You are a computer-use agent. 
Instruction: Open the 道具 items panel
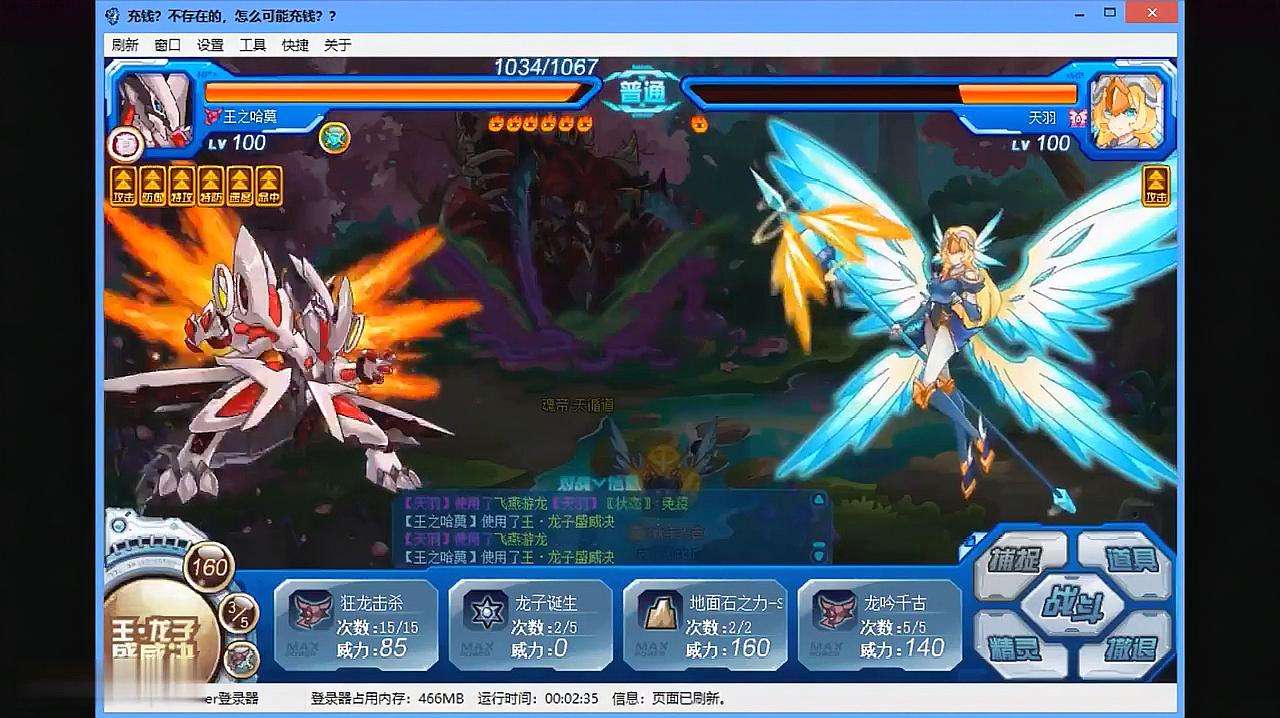tap(1131, 559)
